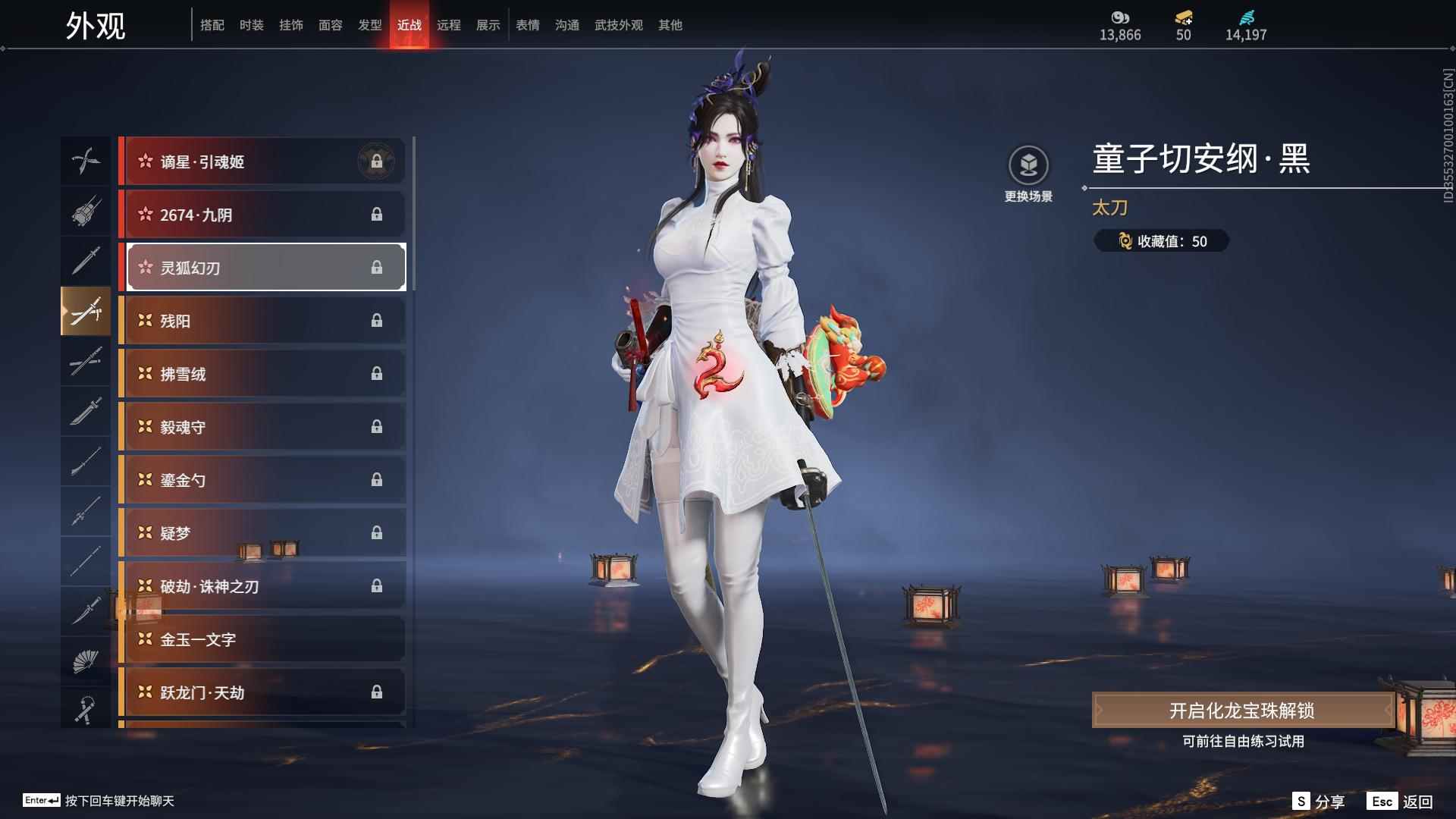Select the fan weapon category icon
1456x819 pixels.
click(x=86, y=658)
